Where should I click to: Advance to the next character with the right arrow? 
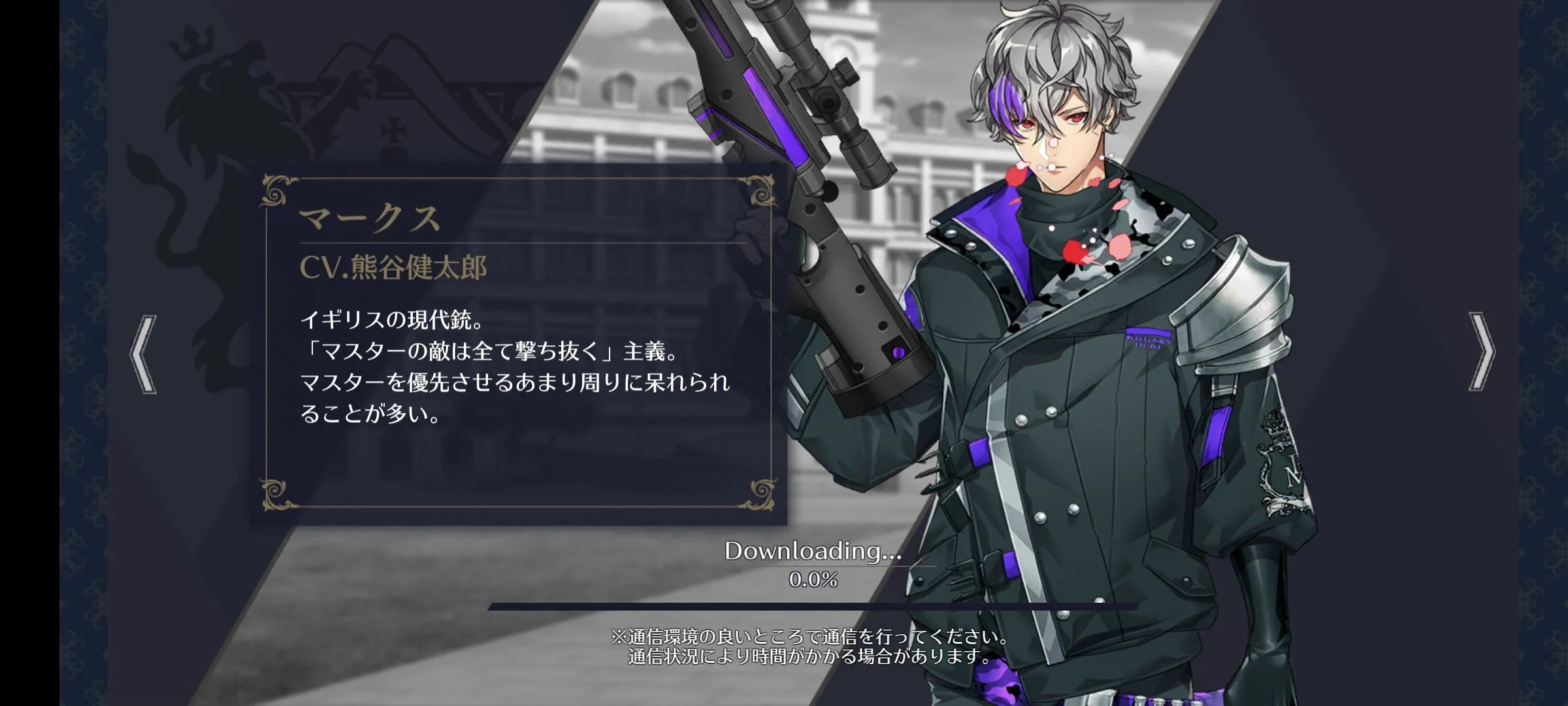[x=1480, y=352]
